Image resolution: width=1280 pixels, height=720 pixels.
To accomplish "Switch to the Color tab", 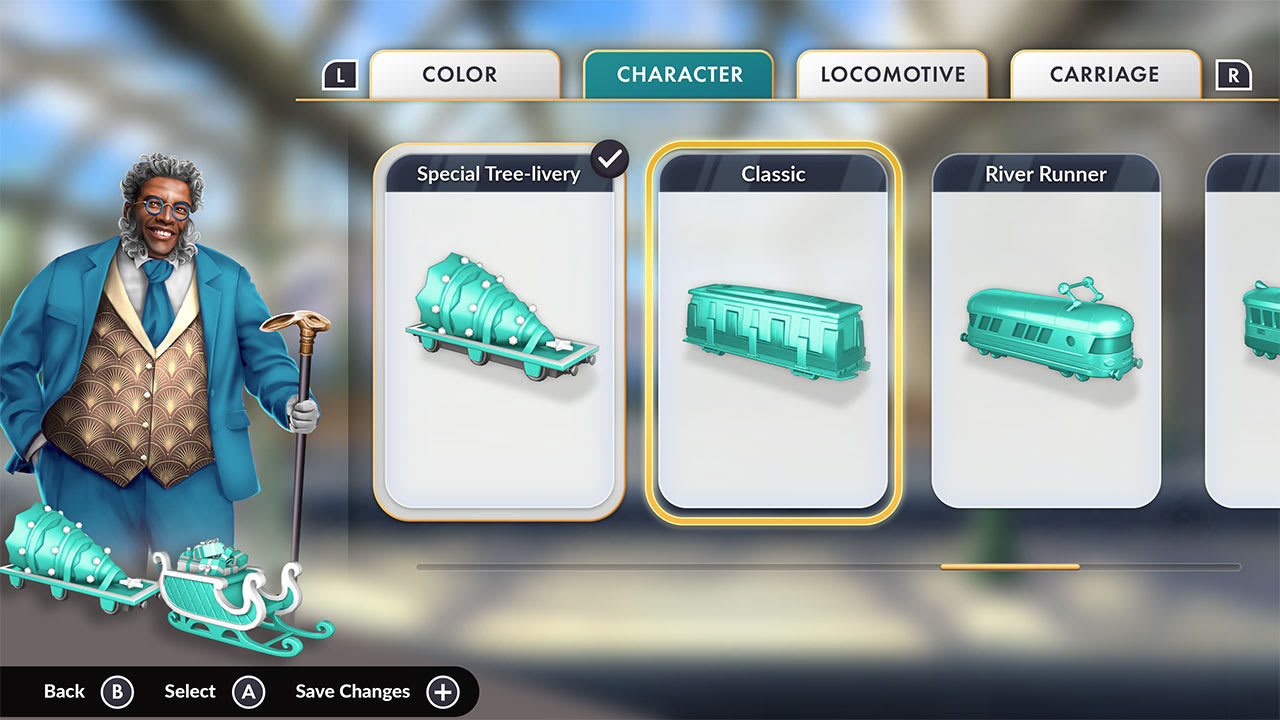I will pyautogui.click(x=464, y=75).
